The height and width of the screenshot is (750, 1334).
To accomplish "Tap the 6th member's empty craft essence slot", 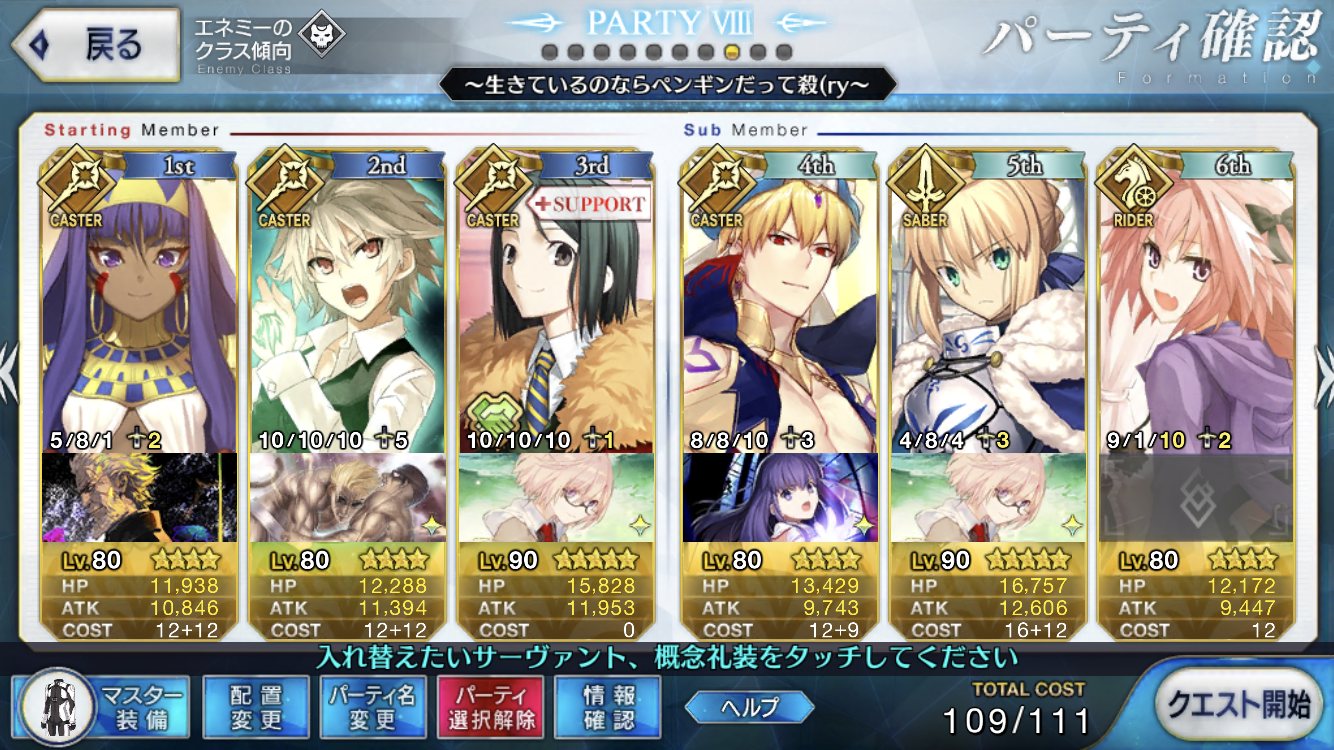I will (1196, 498).
